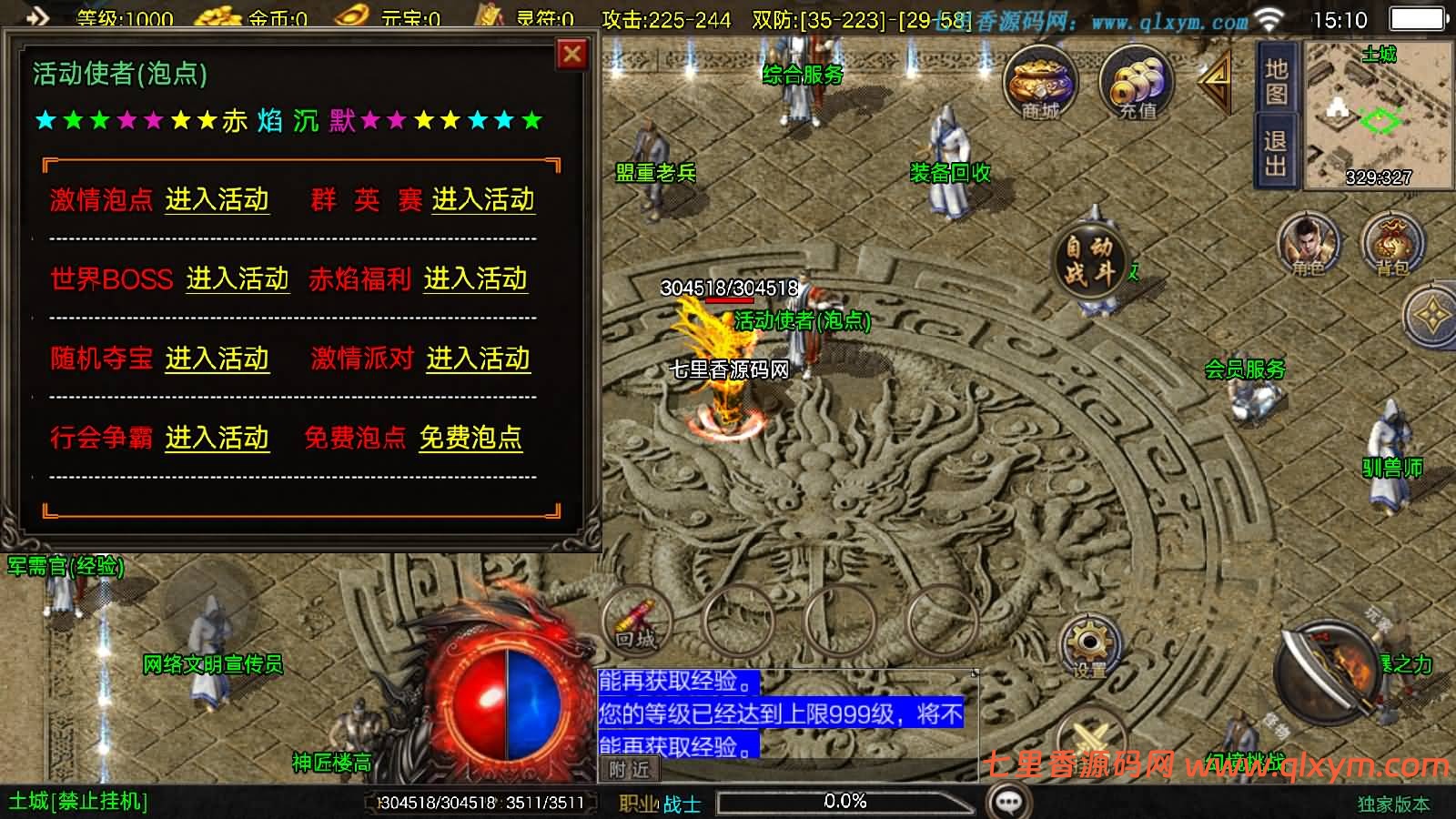Click the 退出 exit button
The width and height of the screenshot is (1456, 819).
1276,153
